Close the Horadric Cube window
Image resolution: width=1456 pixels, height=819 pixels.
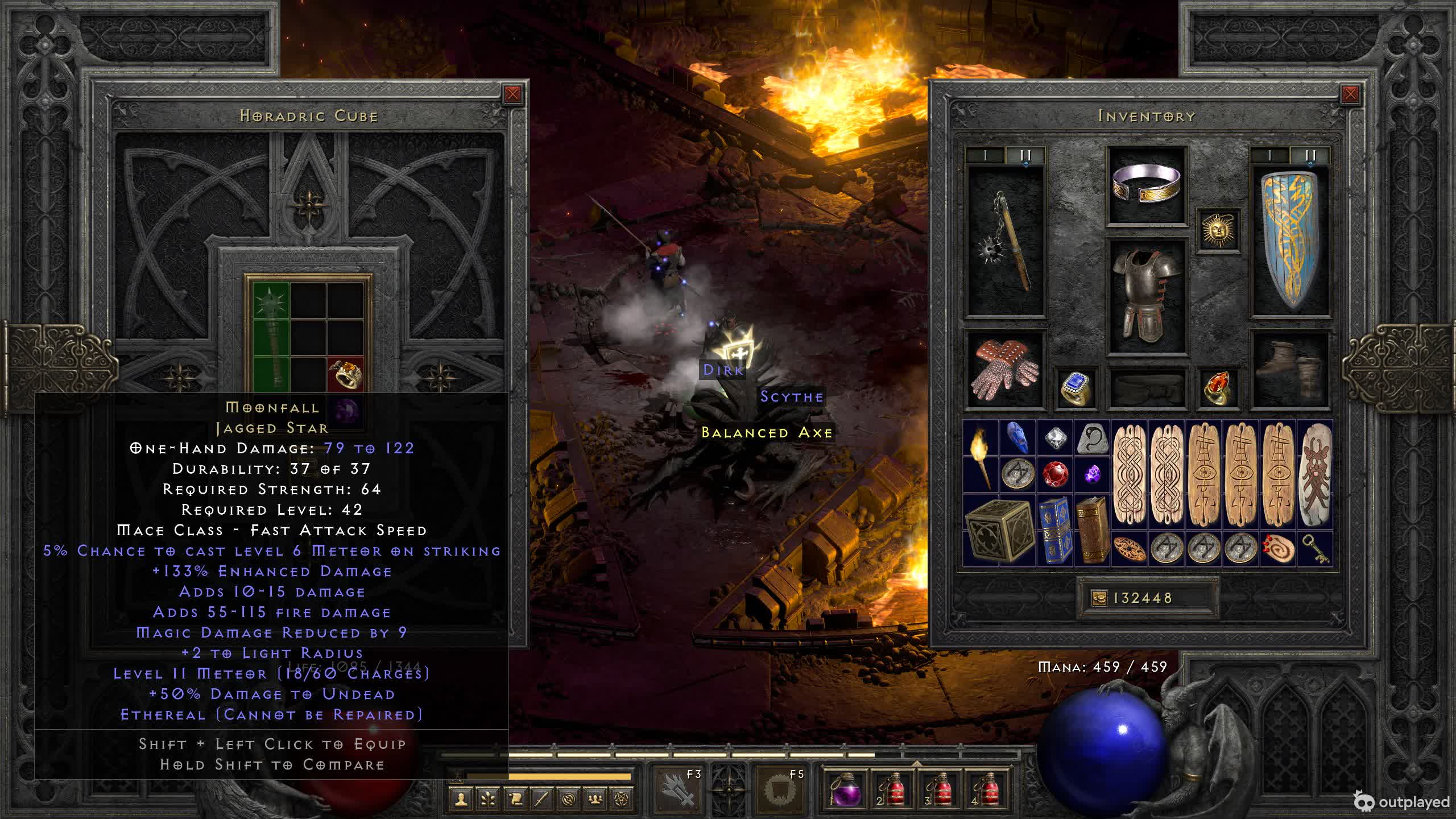tap(512, 94)
